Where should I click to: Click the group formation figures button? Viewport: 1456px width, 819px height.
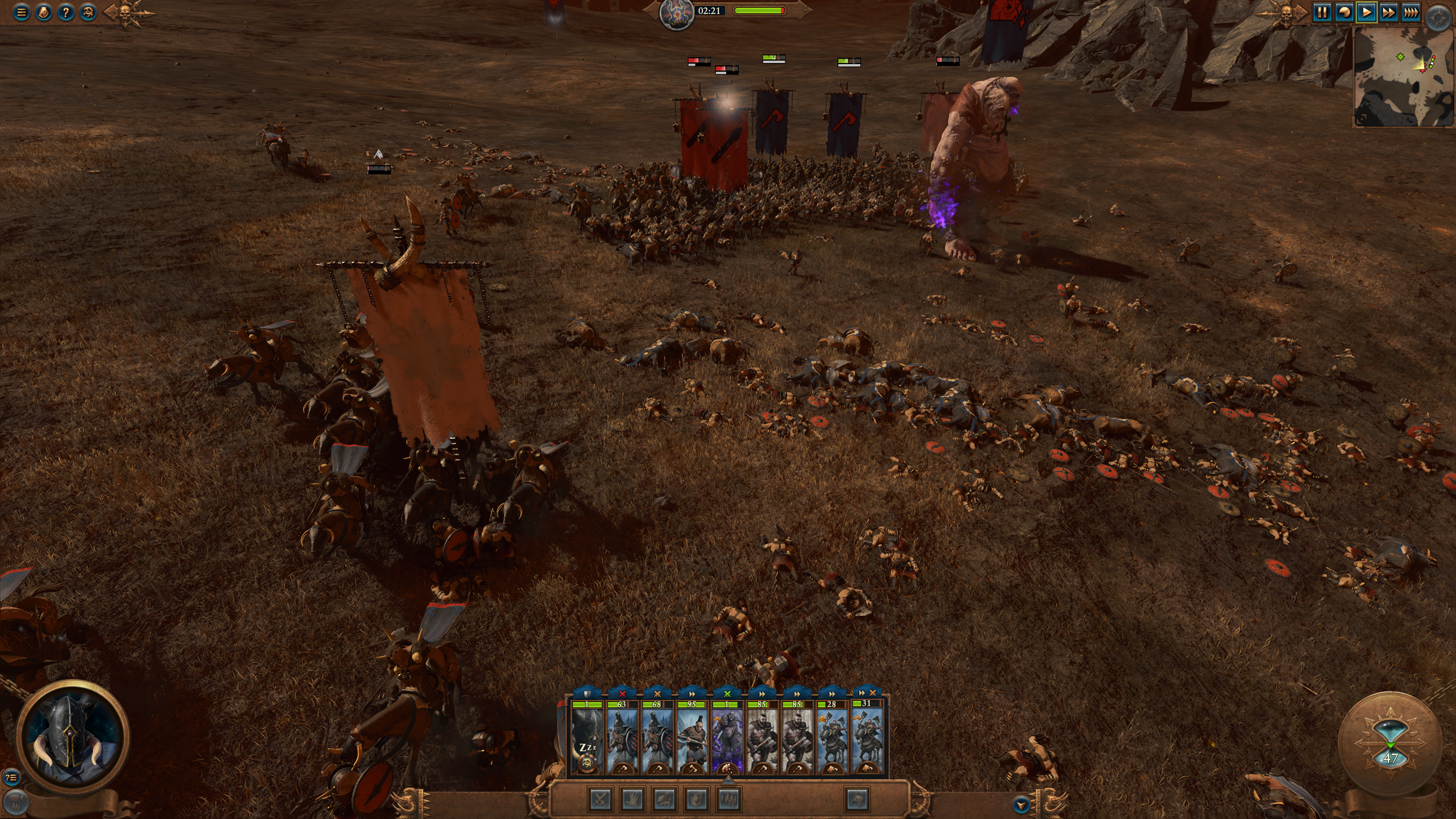point(728,799)
